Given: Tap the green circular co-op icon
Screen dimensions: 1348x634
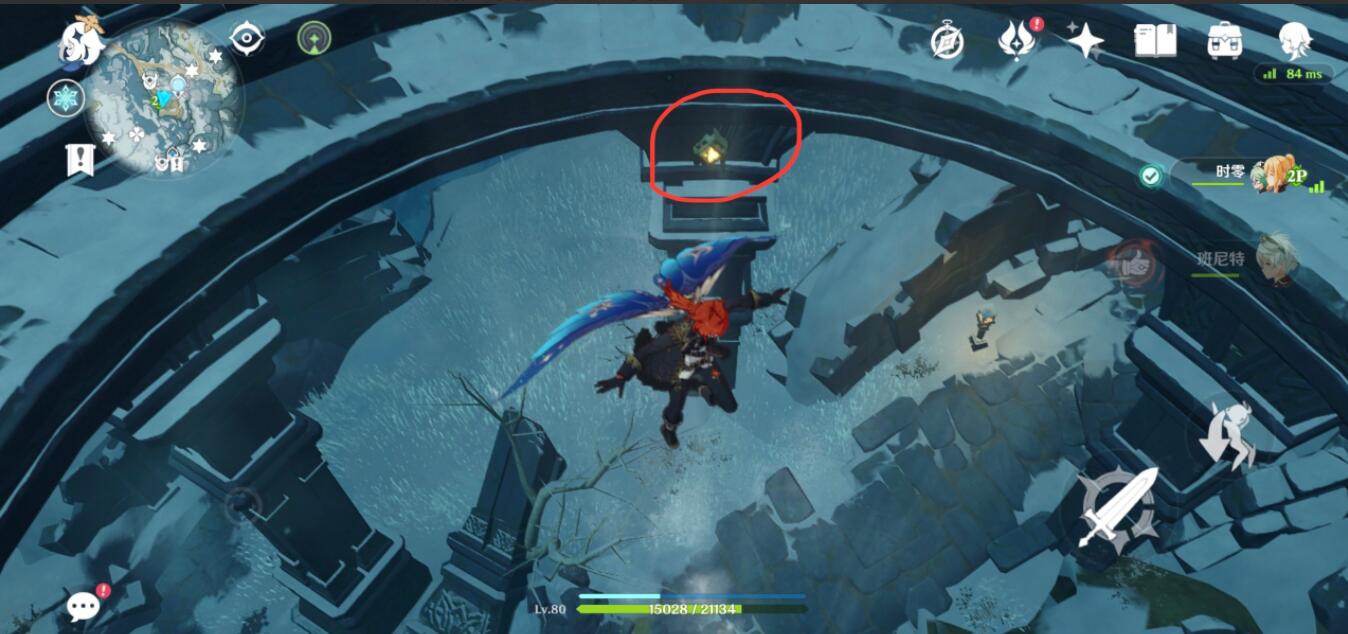Looking at the screenshot, I should [x=314, y=39].
